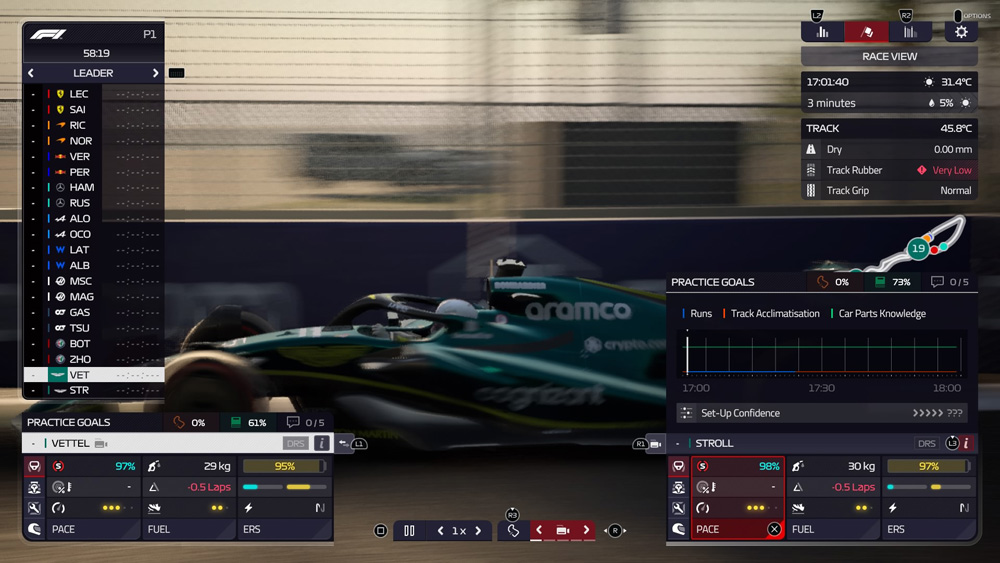Switch to the previous camera view

point(539,530)
